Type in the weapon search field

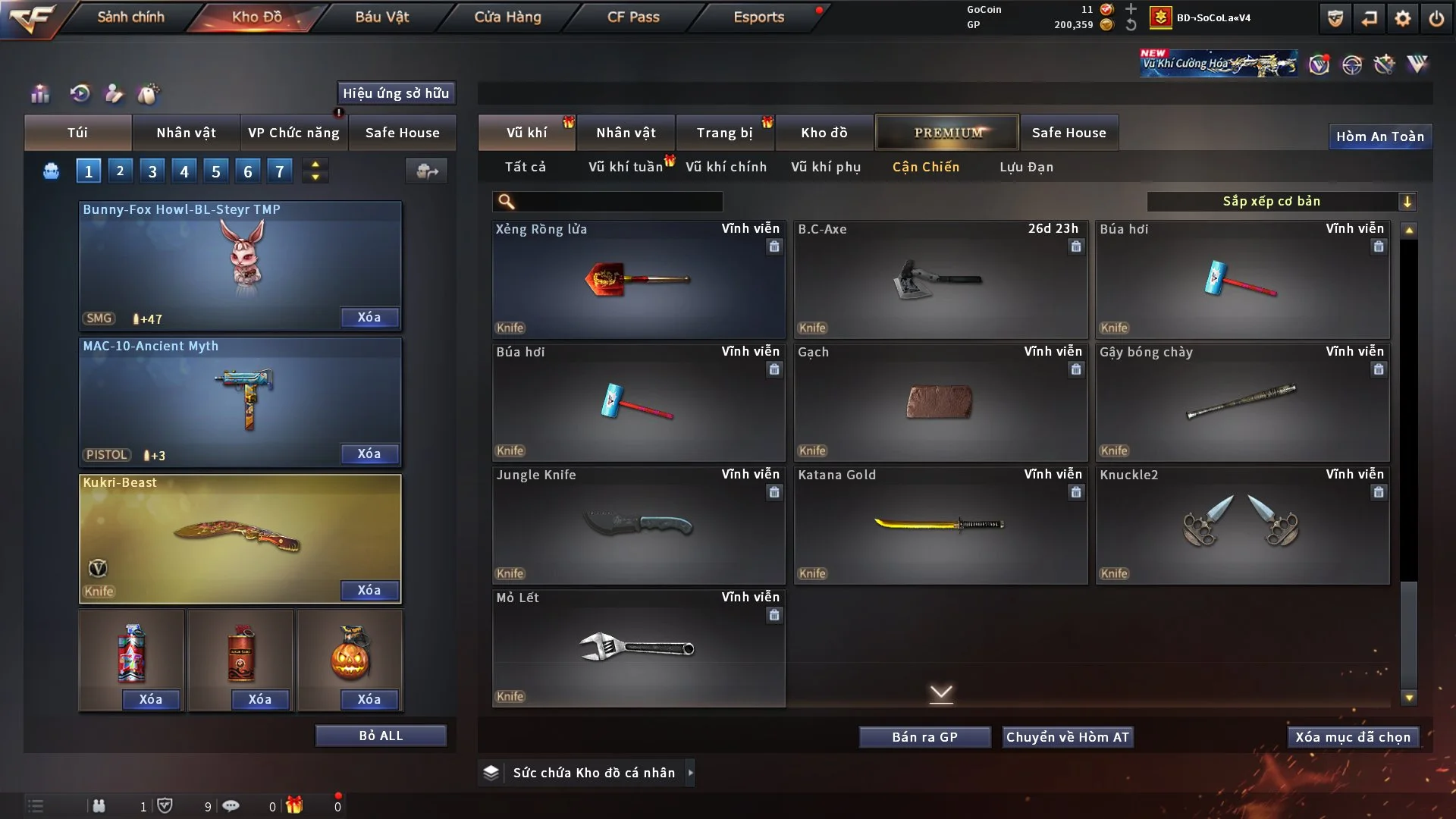point(614,202)
